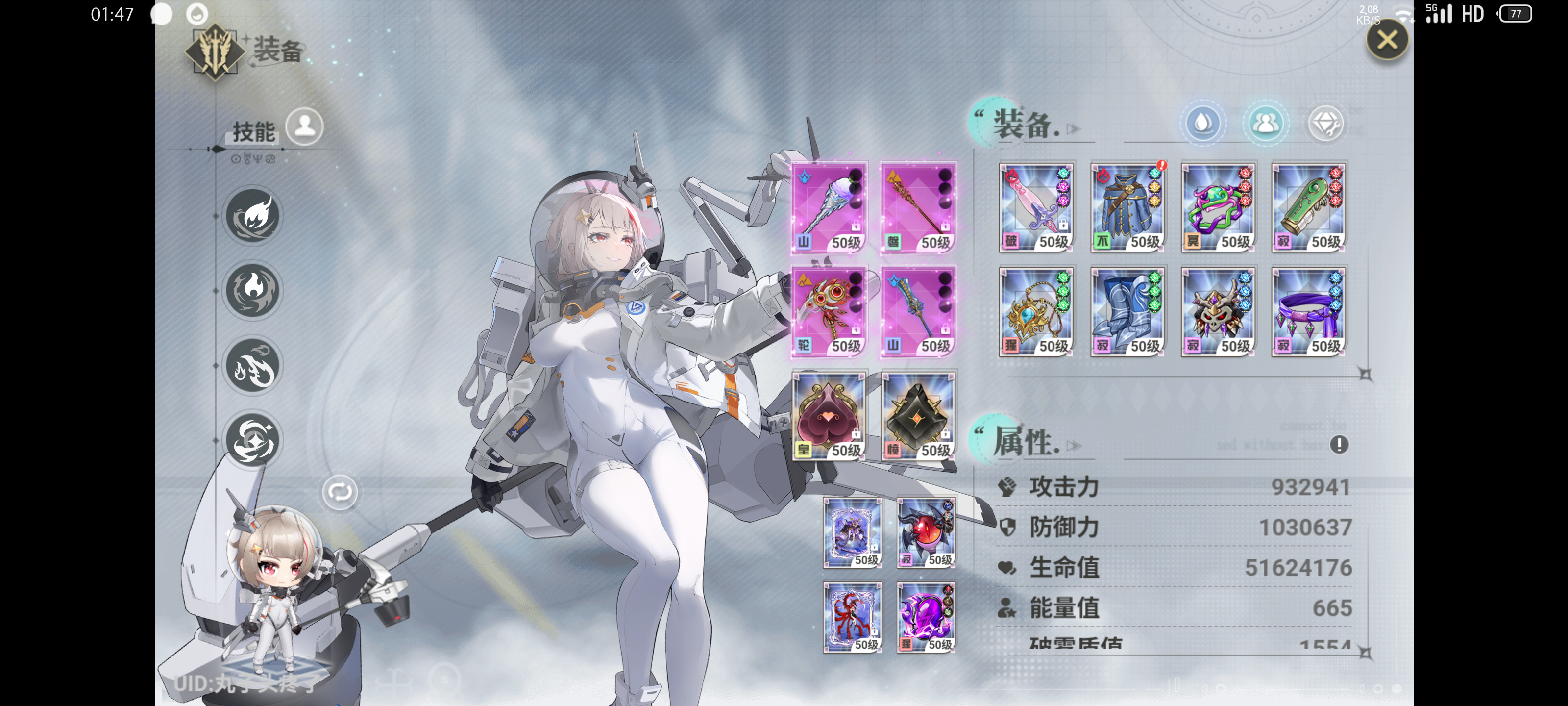Toggle the team members view icon
1568x706 pixels.
pos(1266,123)
